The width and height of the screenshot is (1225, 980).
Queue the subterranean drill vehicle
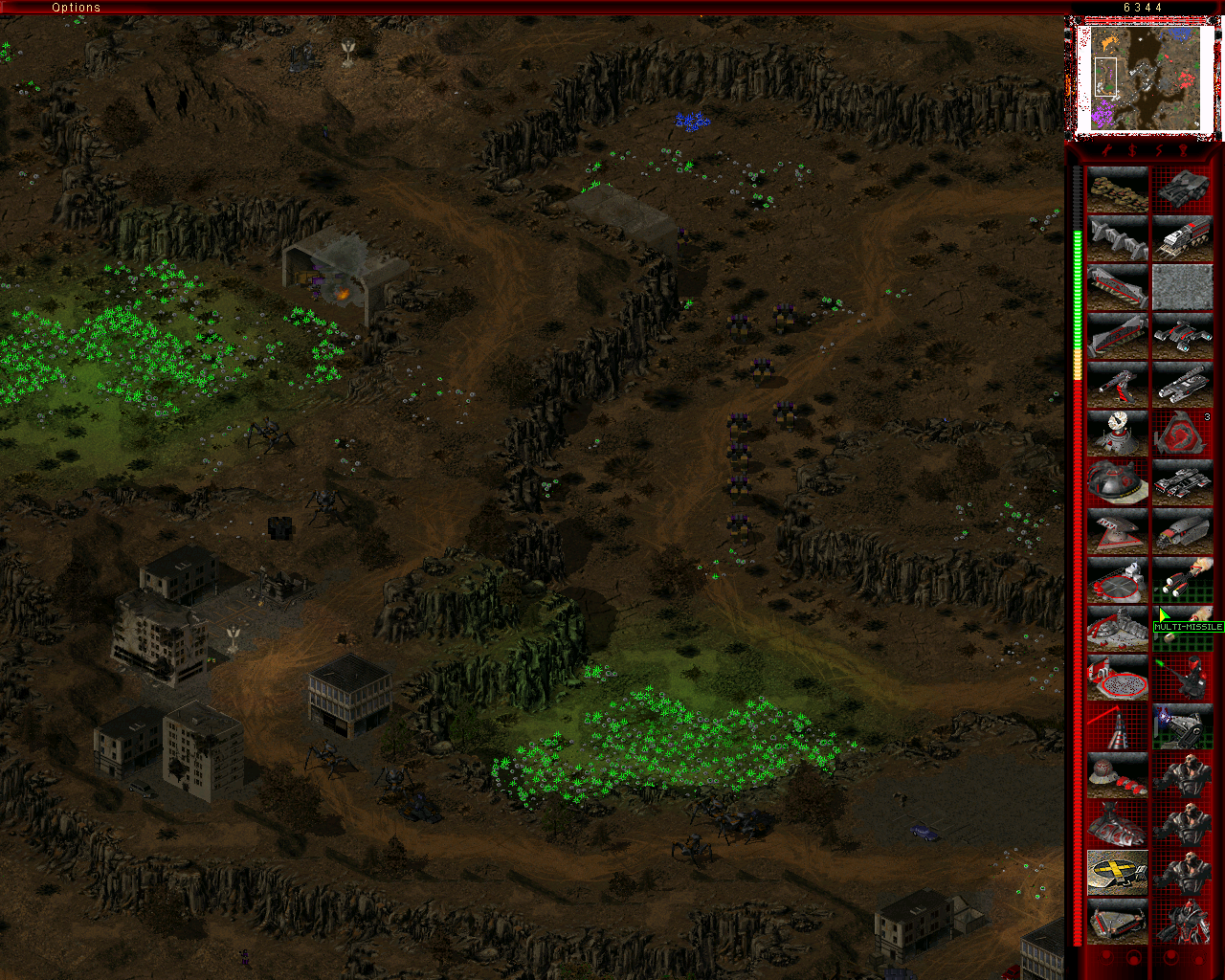click(1183, 531)
